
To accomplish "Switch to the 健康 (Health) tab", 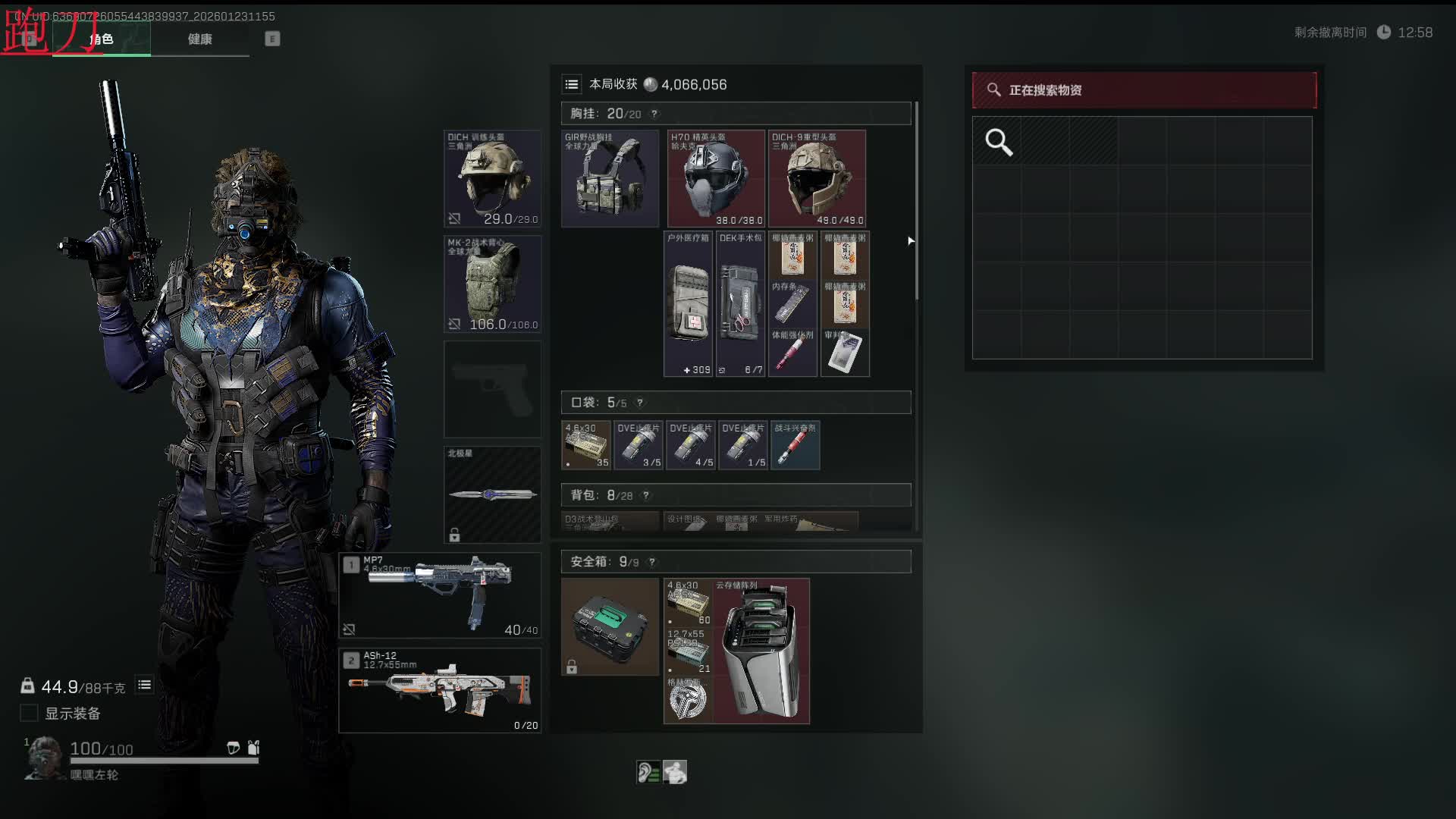I will [x=200, y=39].
